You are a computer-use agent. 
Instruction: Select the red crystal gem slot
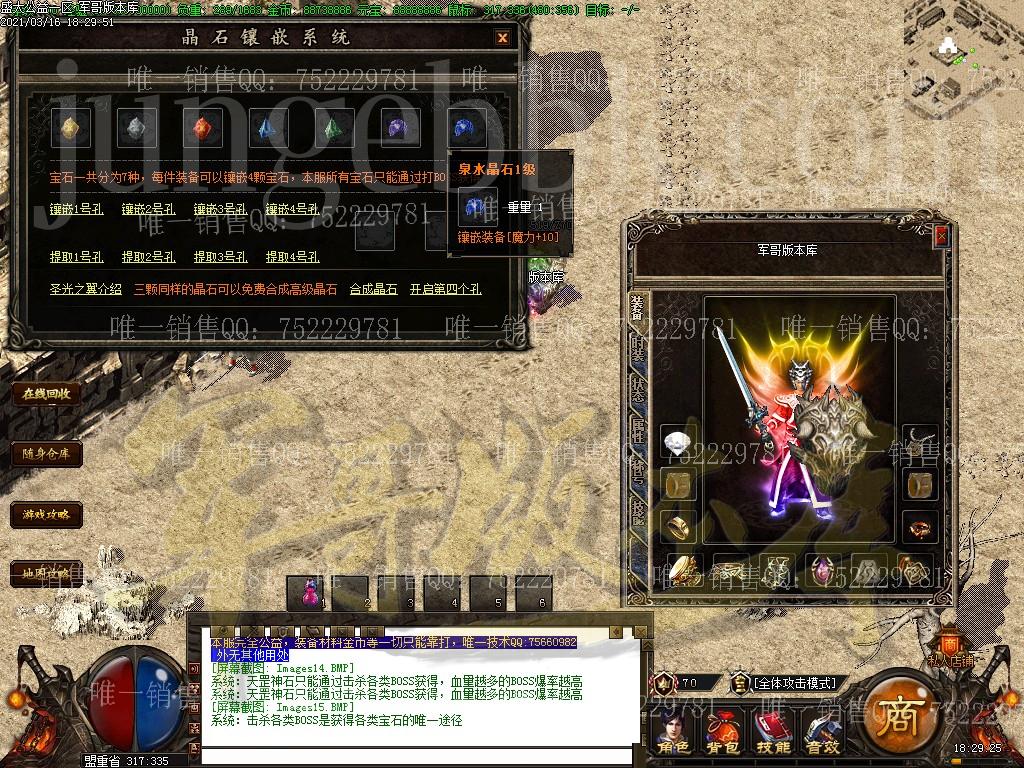click(x=202, y=127)
